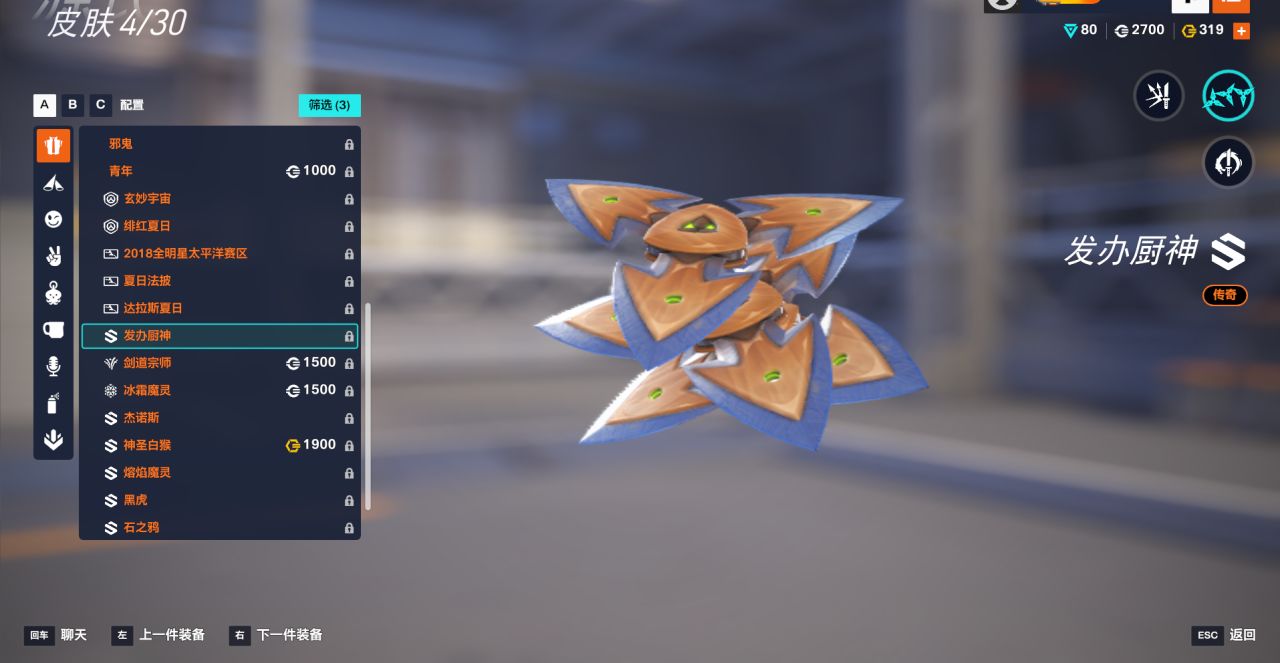Image resolution: width=1280 pixels, height=663 pixels.
Task: Click the orange plus to add currency
Action: 1241,31
